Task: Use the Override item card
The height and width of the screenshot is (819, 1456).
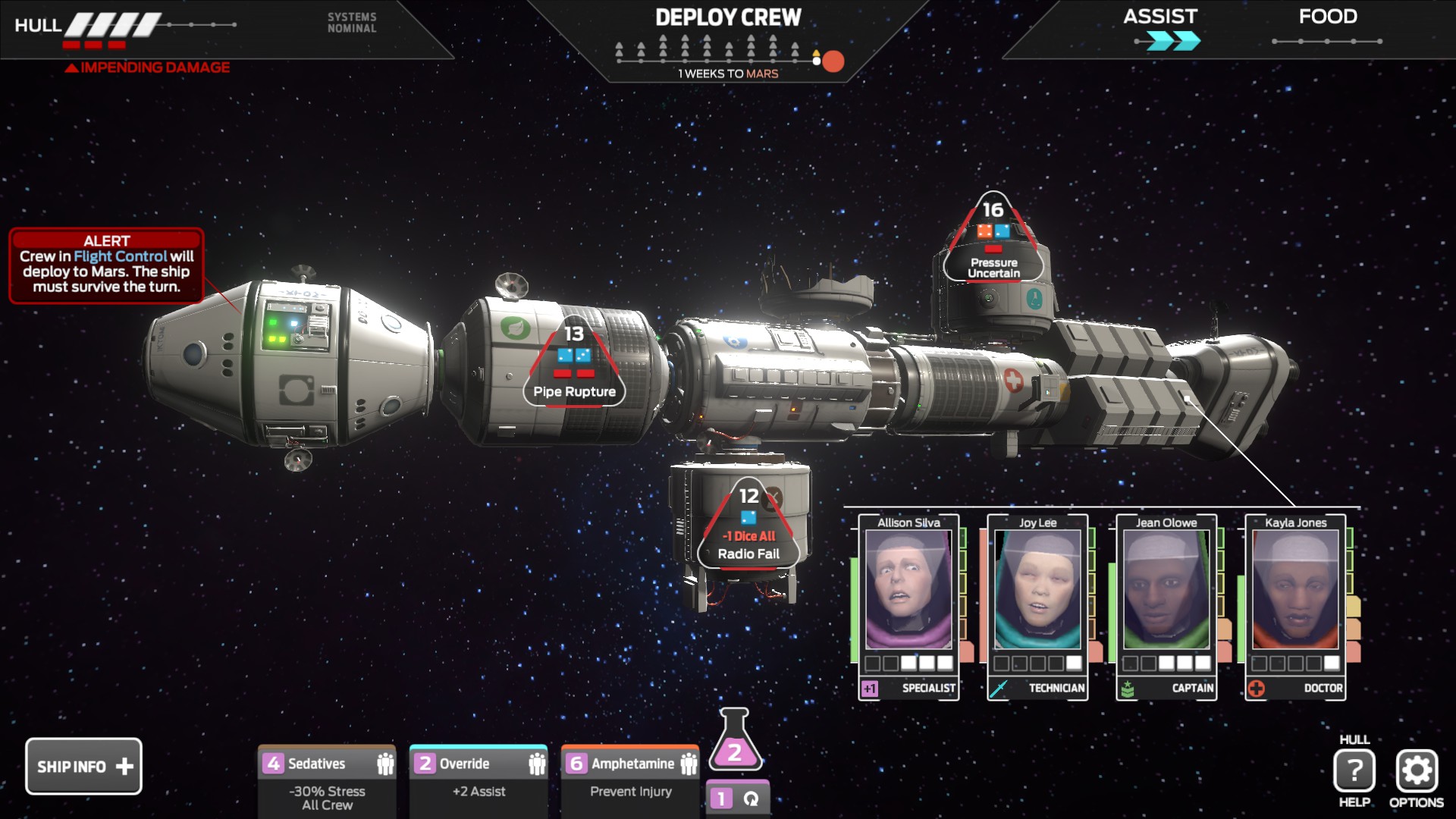Action: click(x=479, y=781)
